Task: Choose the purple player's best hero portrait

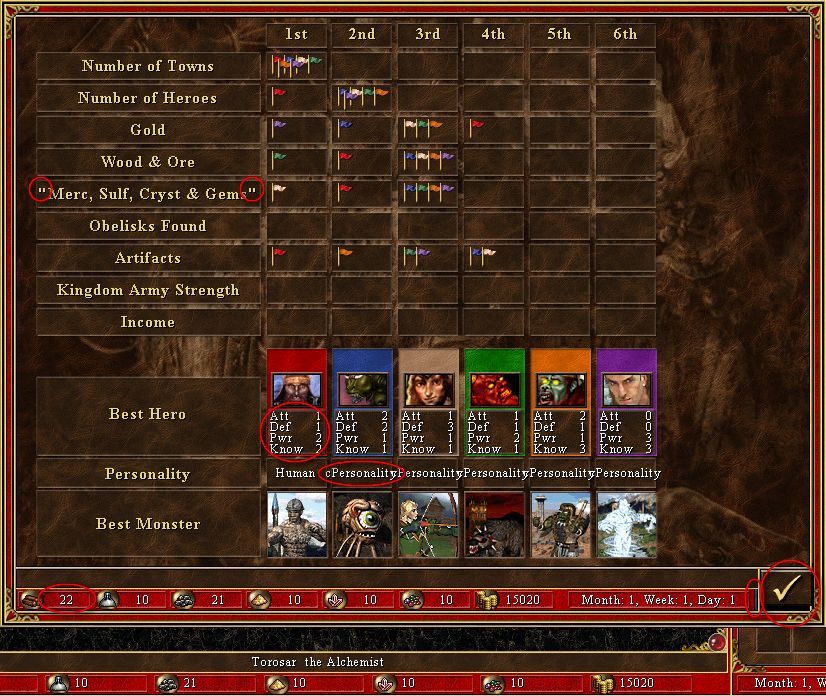Action: tap(626, 390)
